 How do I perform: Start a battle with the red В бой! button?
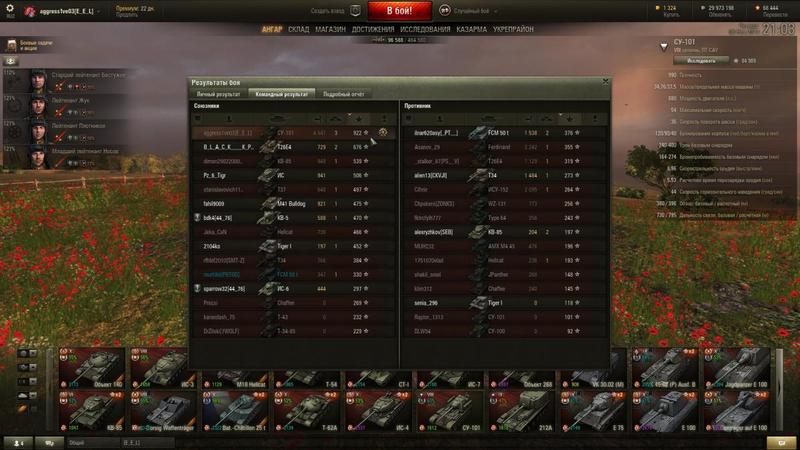399,11
